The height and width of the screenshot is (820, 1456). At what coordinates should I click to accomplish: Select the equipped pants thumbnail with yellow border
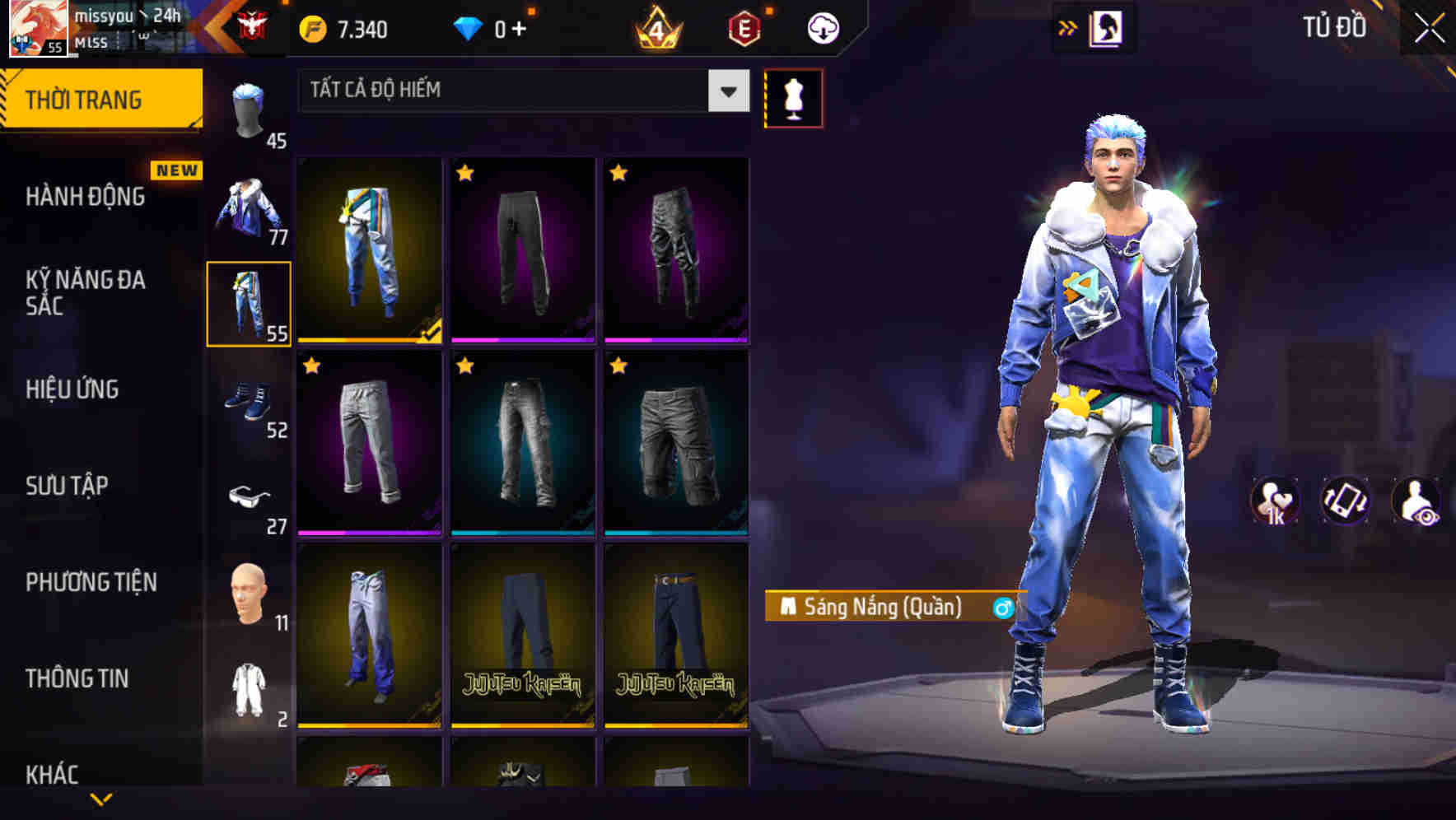249,301
